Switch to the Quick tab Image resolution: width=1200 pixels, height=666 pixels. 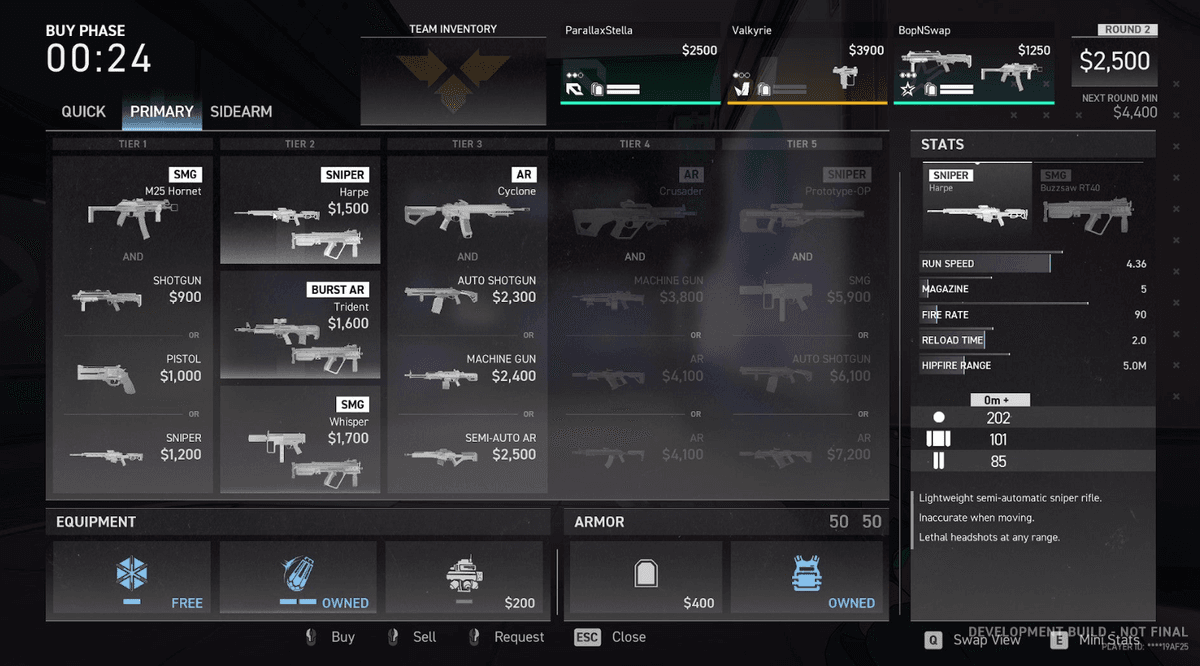click(x=83, y=112)
